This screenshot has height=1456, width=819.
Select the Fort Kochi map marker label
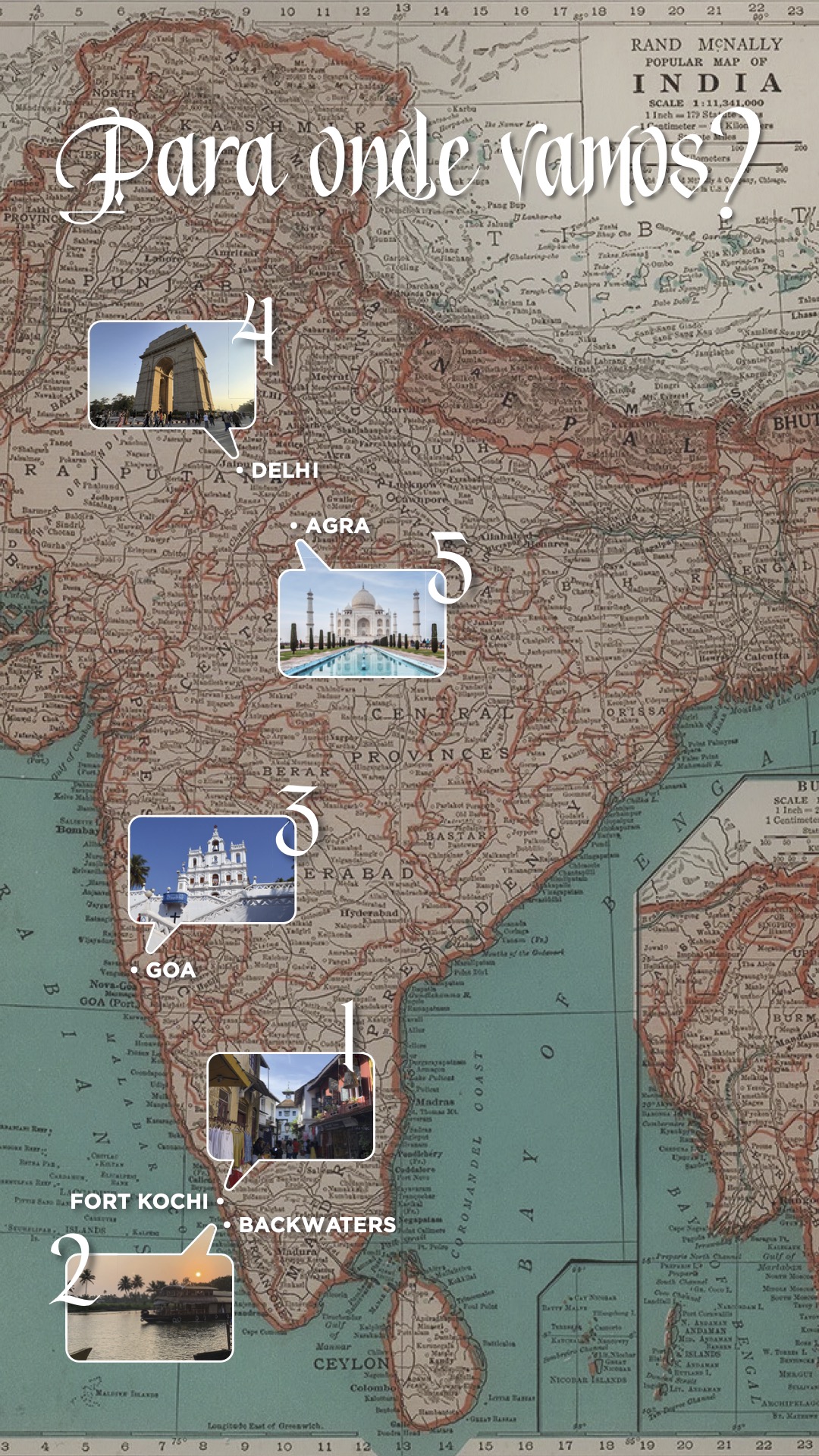(x=140, y=1201)
